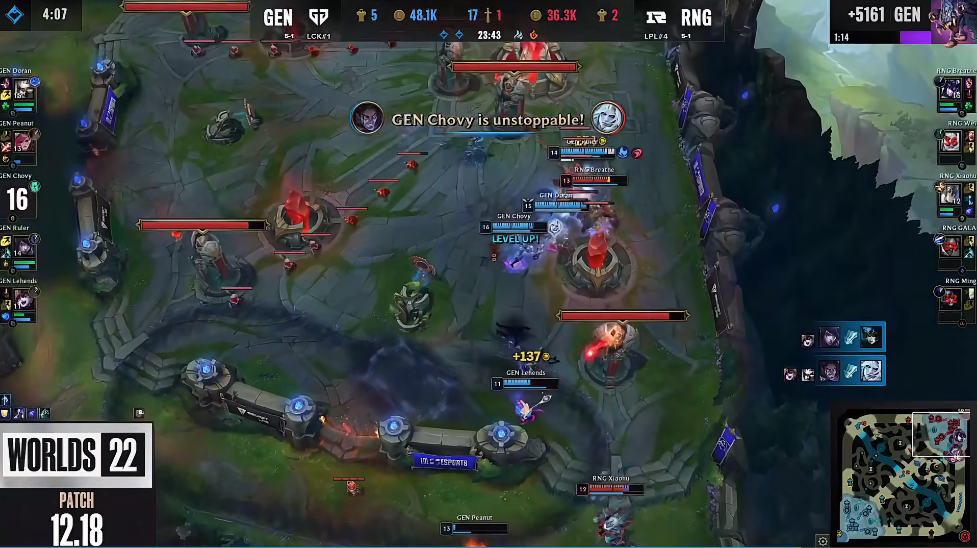Open the gear settings beside the minimap
Image resolution: width=977 pixels, height=548 pixels.
pos(822,540)
